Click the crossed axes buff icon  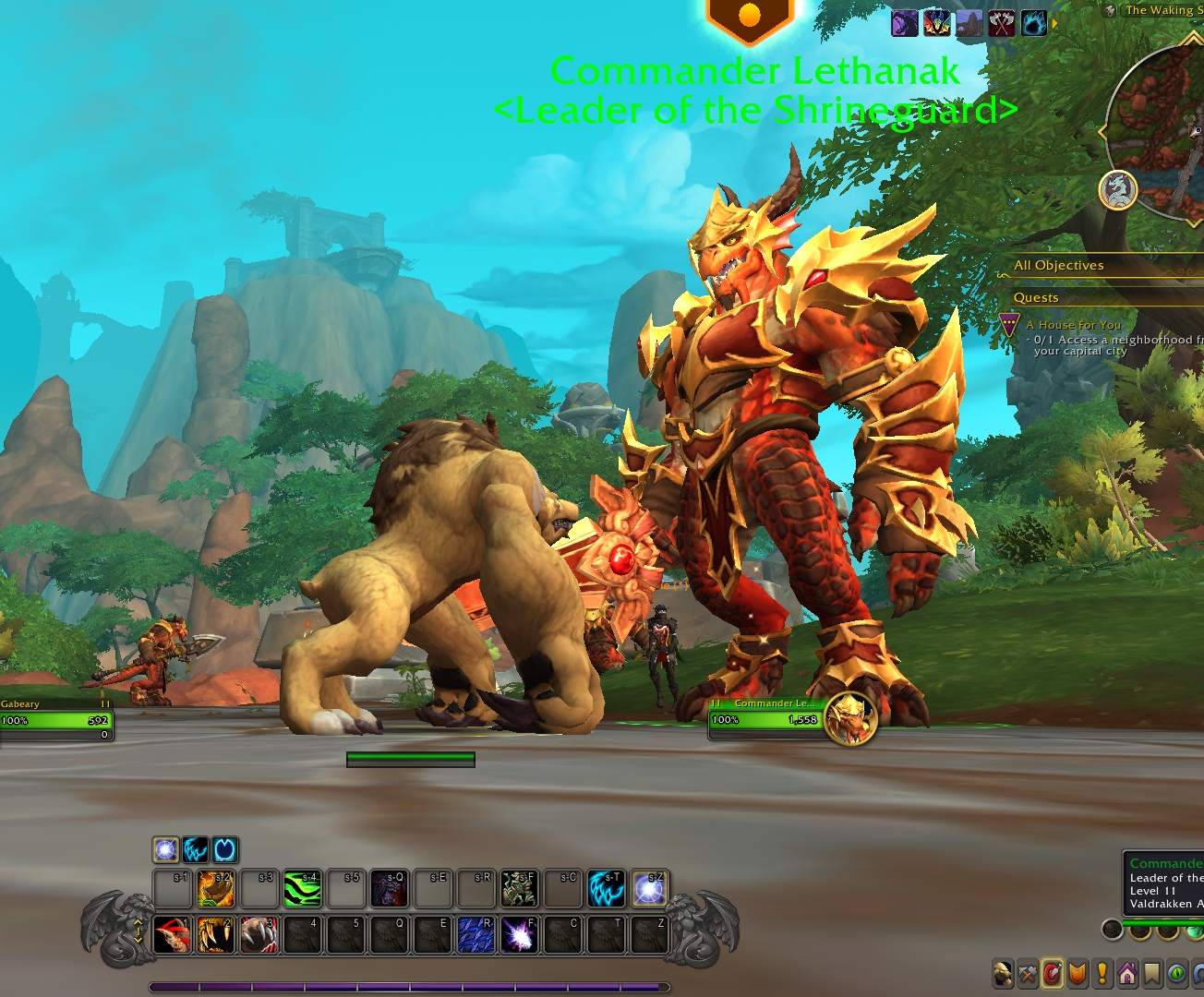1002,23
